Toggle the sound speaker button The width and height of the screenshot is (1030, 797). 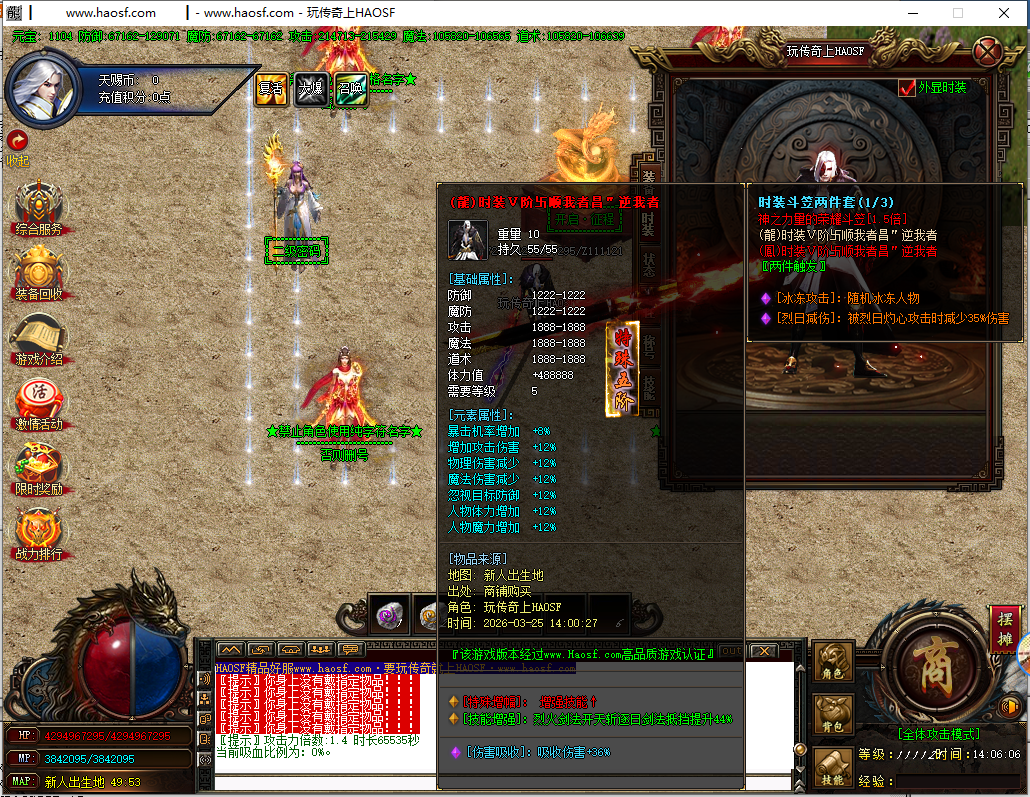pyautogui.click(x=1008, y=707)
